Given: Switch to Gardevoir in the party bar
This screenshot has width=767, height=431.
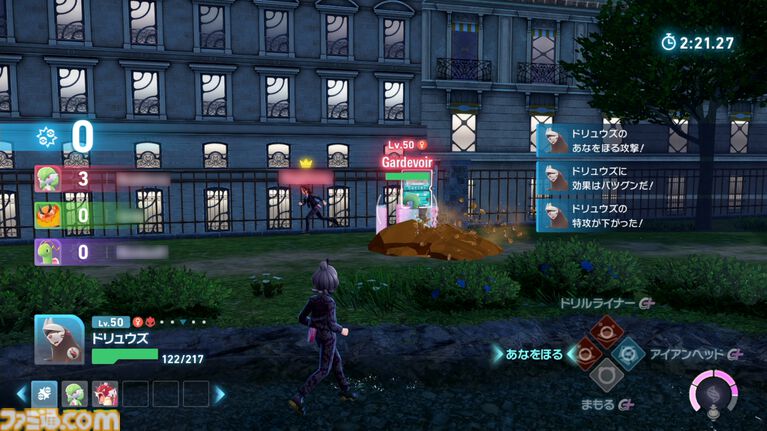Looking at the screenshot, I should tap(72, 394).
